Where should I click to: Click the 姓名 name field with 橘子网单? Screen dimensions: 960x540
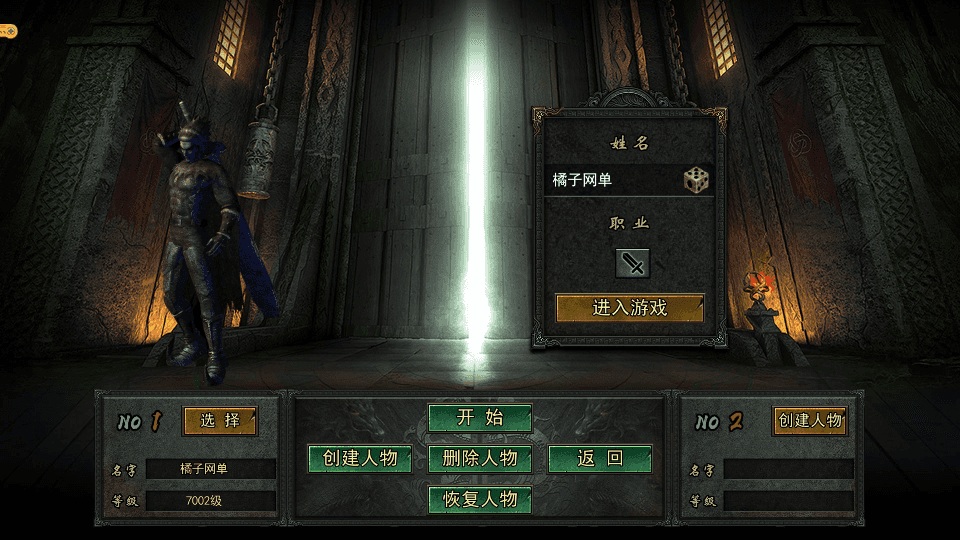coord(610,180)
